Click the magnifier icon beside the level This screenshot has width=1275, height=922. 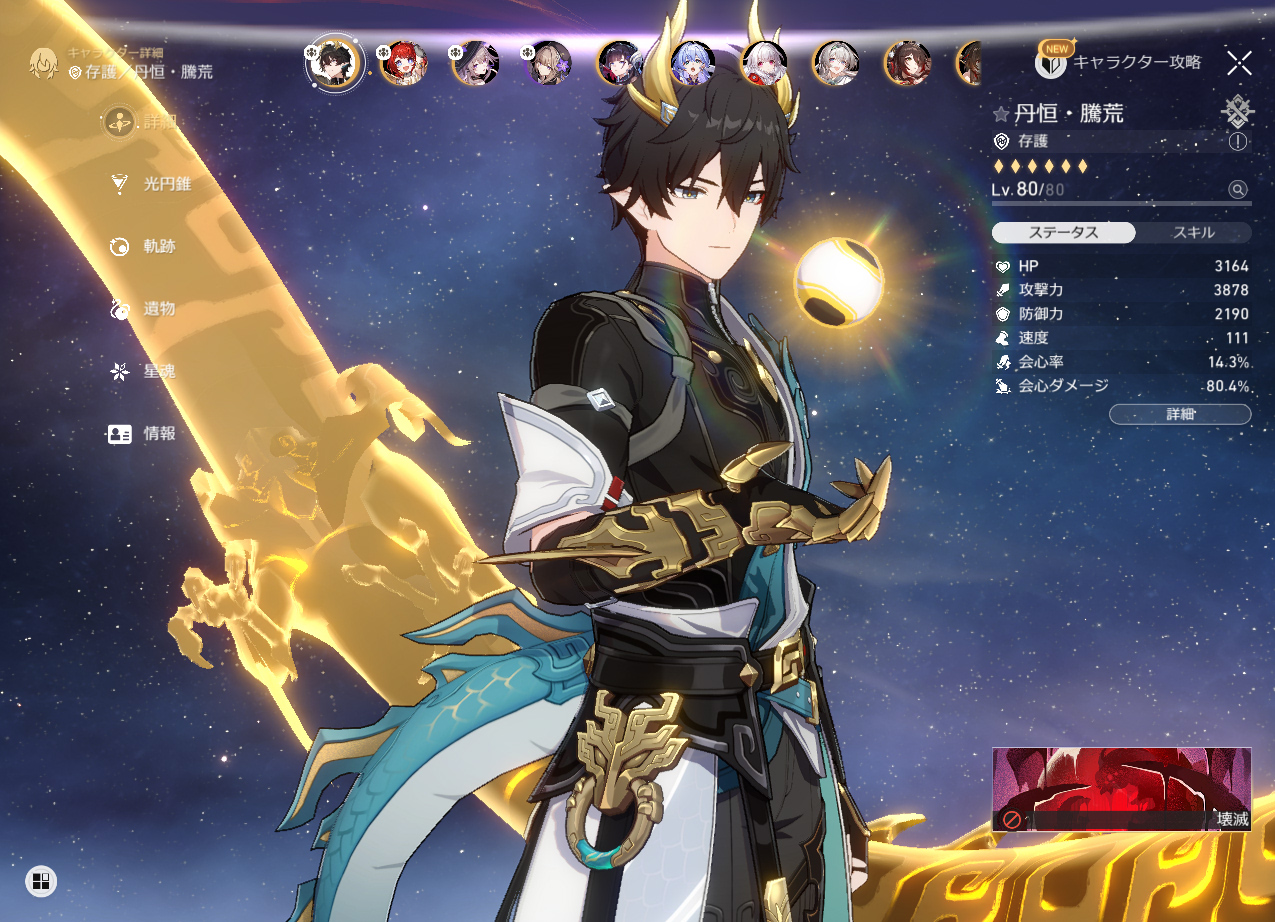(1238, 190)
